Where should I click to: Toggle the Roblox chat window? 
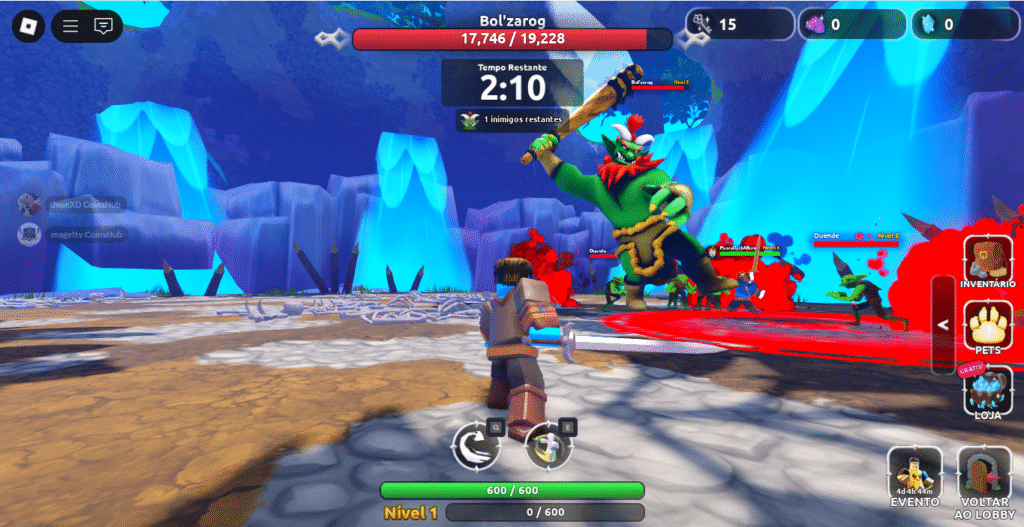[x=102, y=26]
